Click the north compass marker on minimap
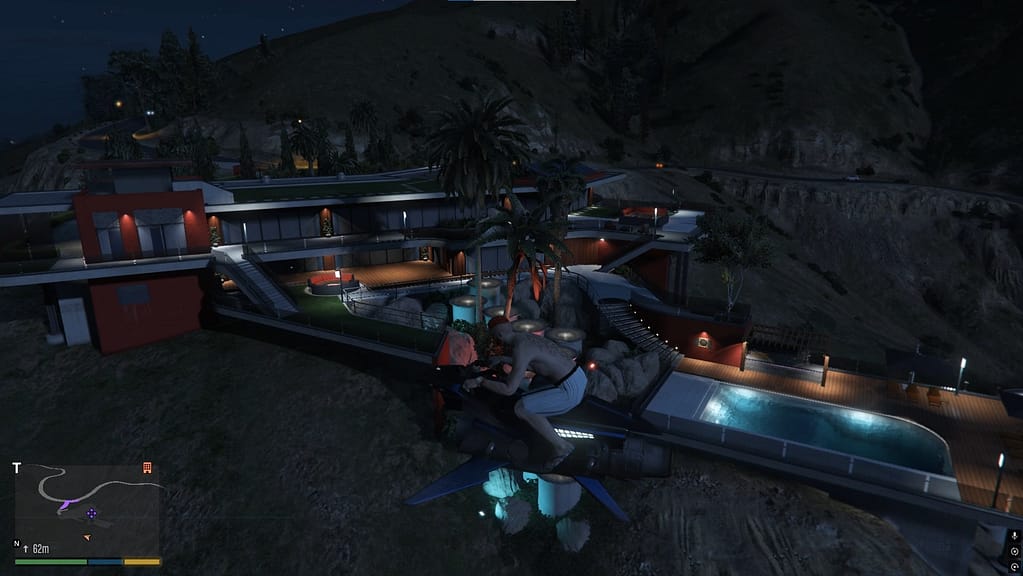Viewport: 1023px width, 576px height. [18, 544]
